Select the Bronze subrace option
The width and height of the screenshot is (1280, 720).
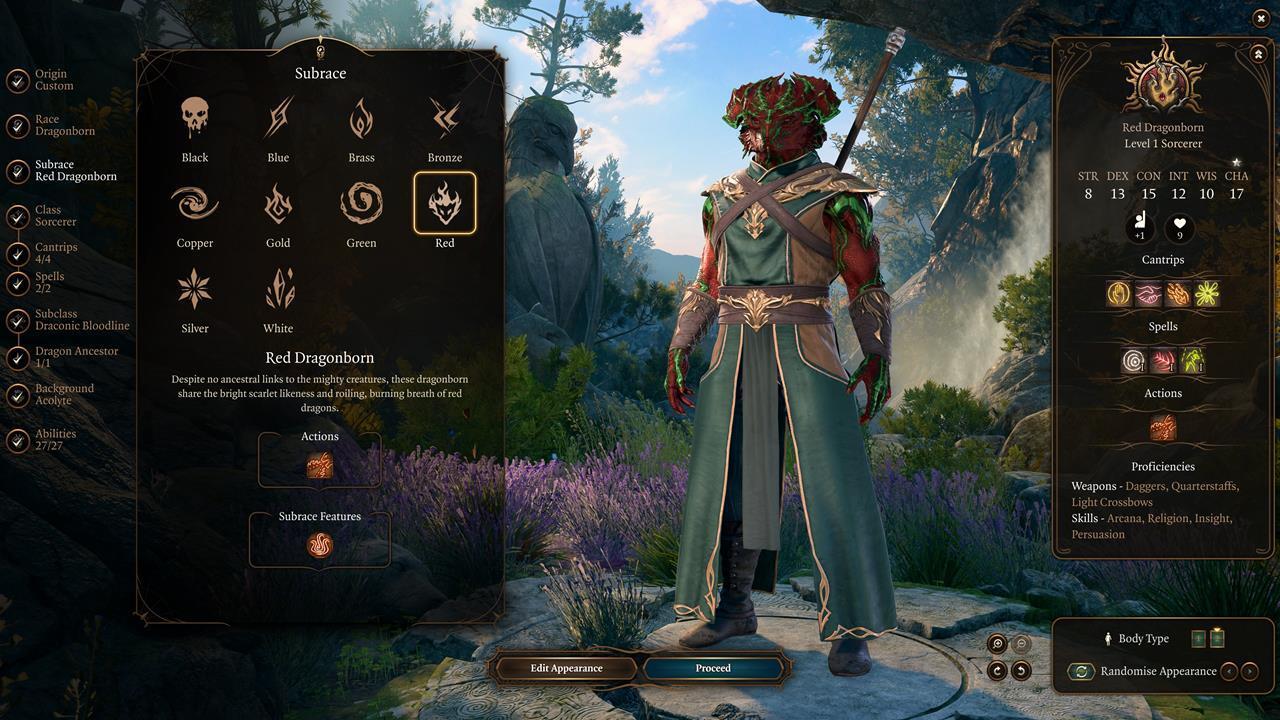pos(445,119)
